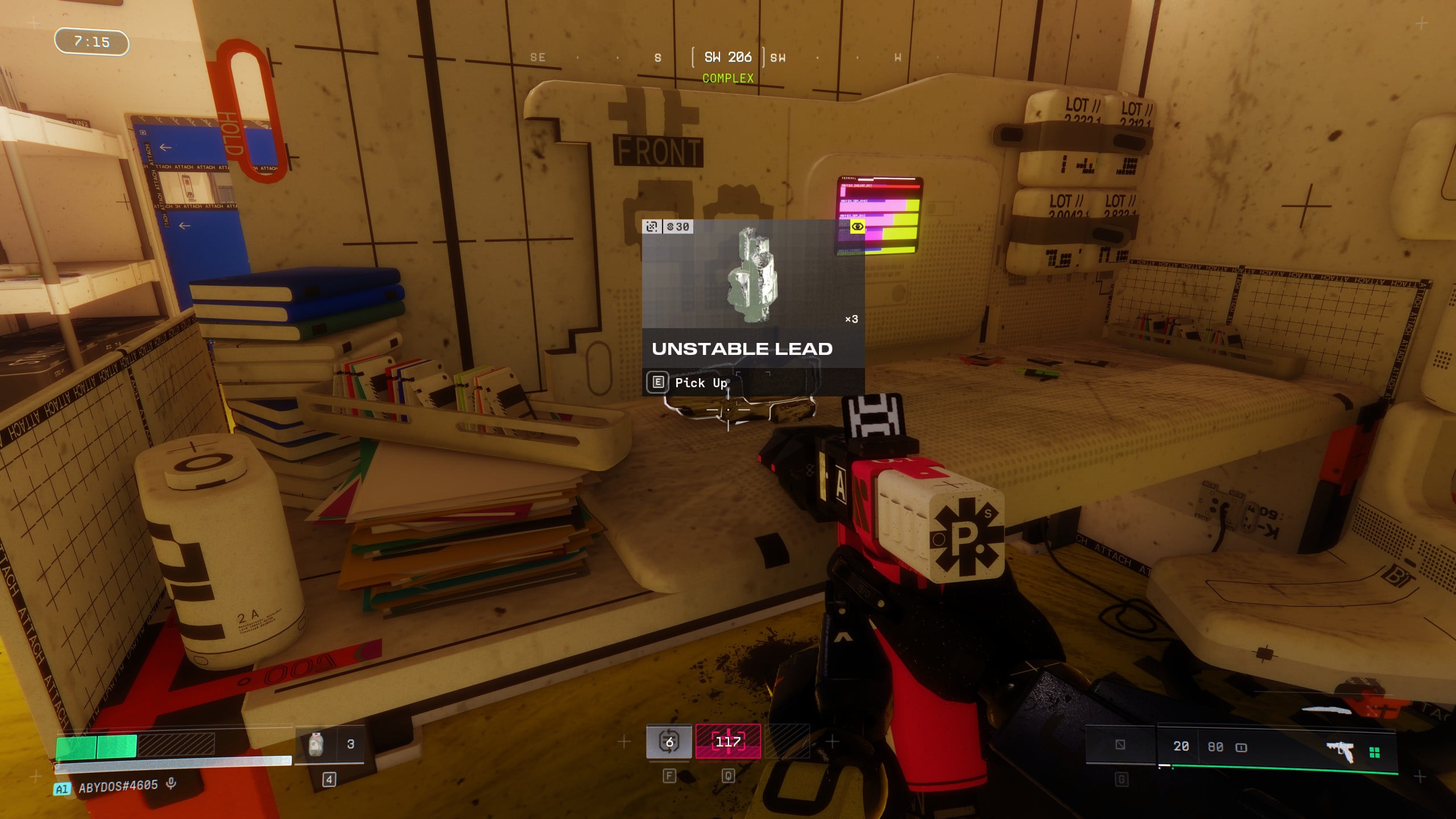The height and width of the screenshot is (819, 1456).
Task: Click the scan icon on the item card
Action: click(x=652, y=226)
